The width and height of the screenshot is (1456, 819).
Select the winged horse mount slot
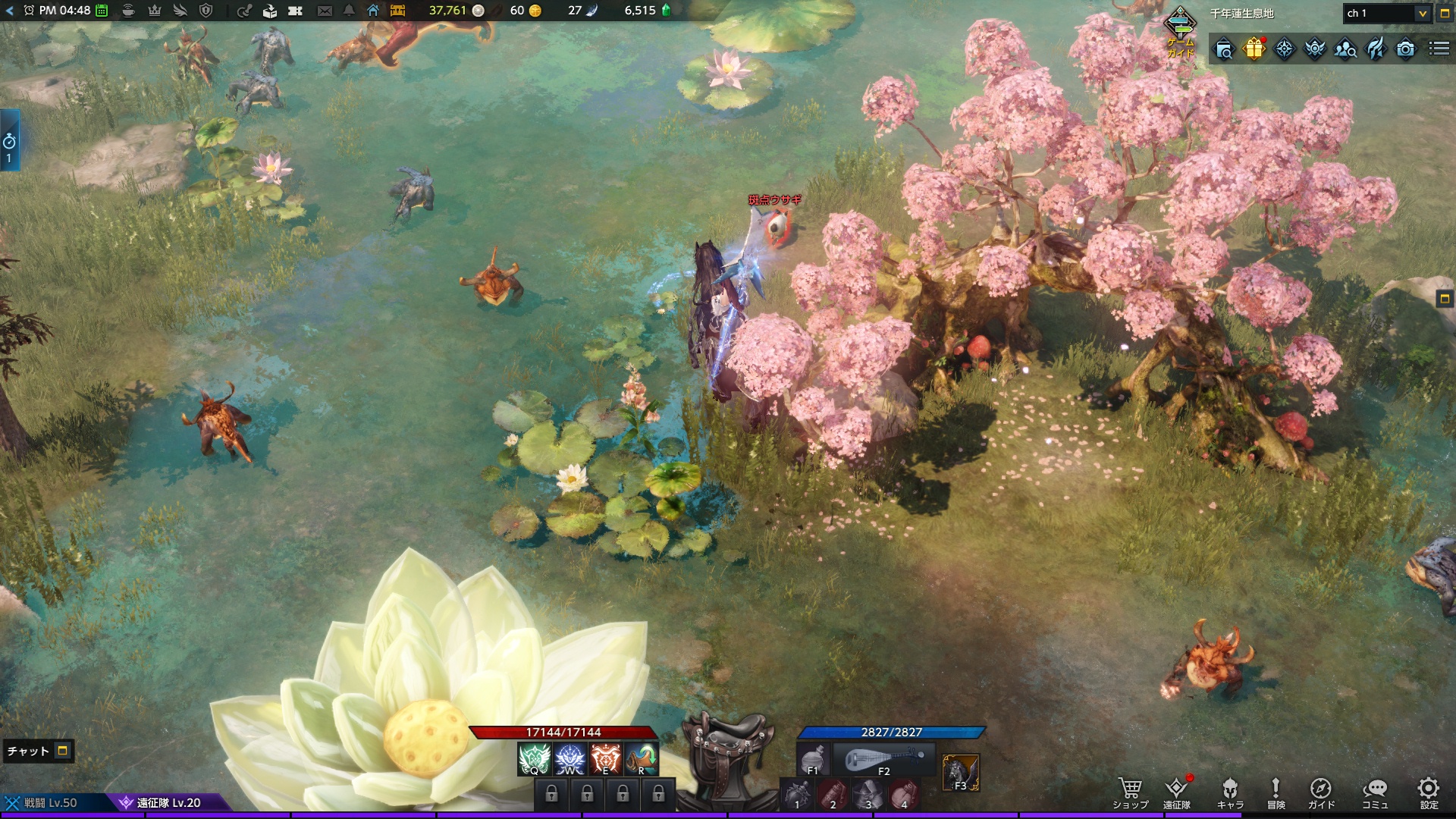pos(960,773)
